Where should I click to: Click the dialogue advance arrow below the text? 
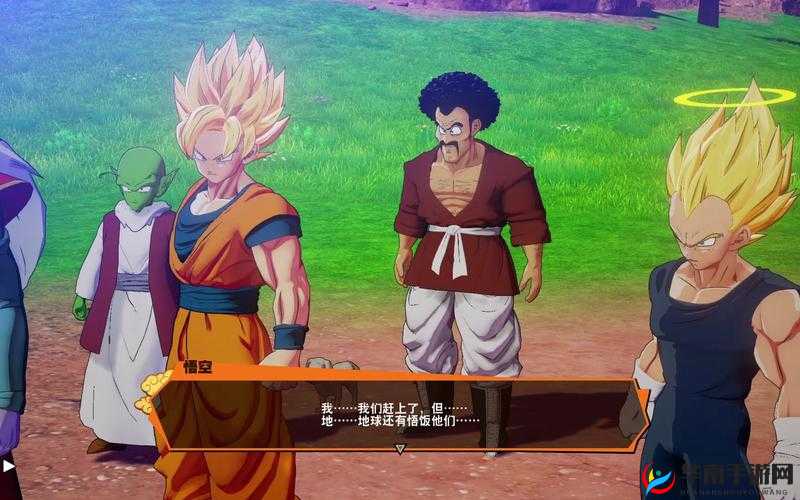[x=400, y=449]
